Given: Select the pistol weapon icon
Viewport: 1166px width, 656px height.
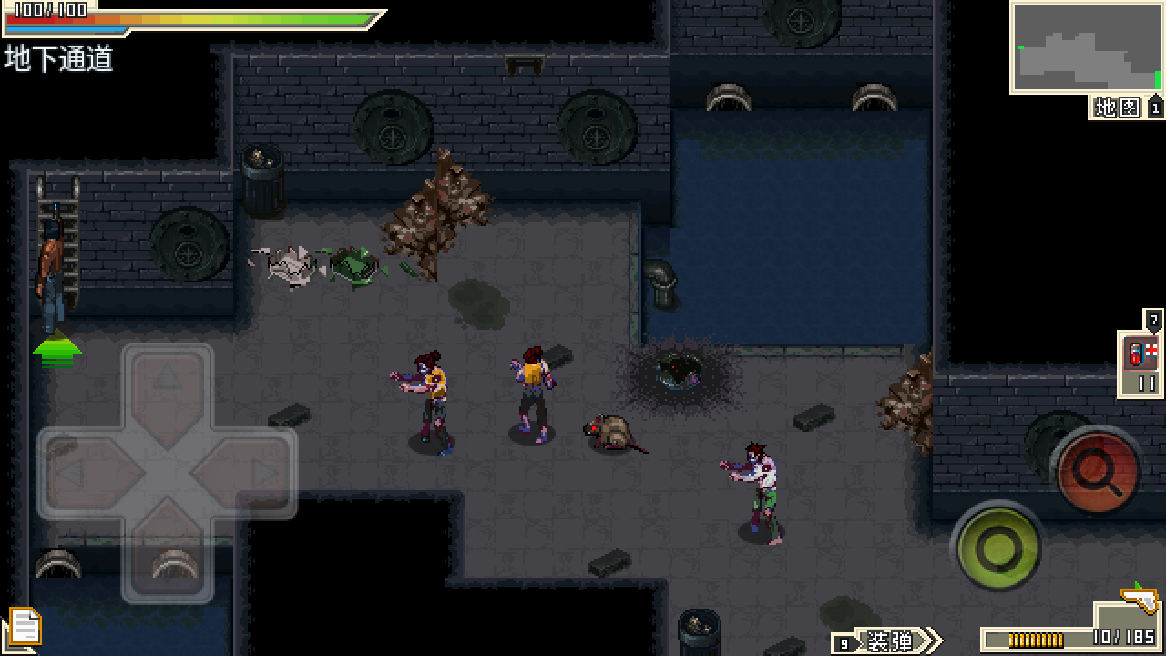Looking at the screenshot, I should click(1138, 600).
